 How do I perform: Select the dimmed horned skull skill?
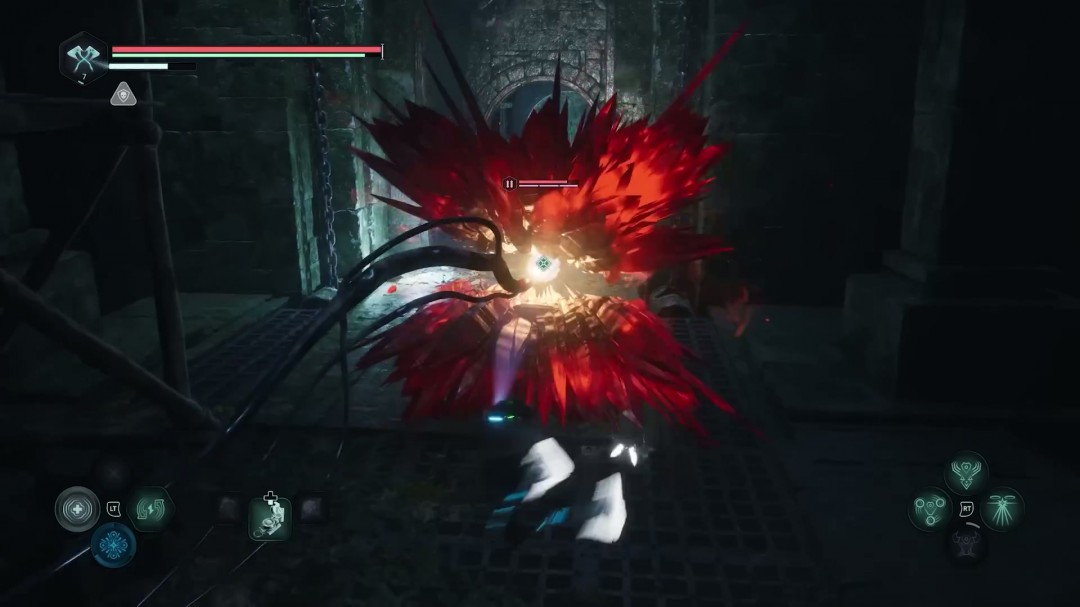(x=966, y=544)
